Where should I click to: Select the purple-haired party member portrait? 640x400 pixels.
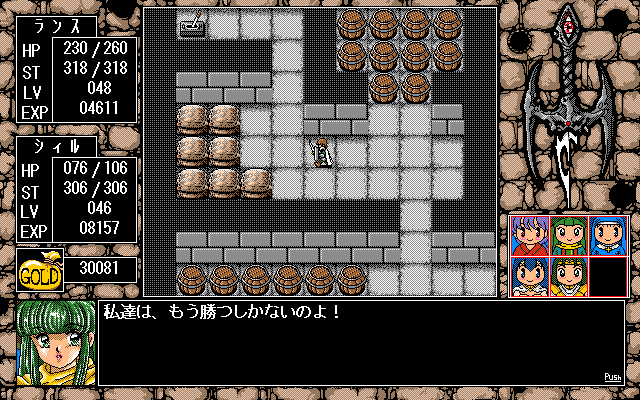click(529, 236)
